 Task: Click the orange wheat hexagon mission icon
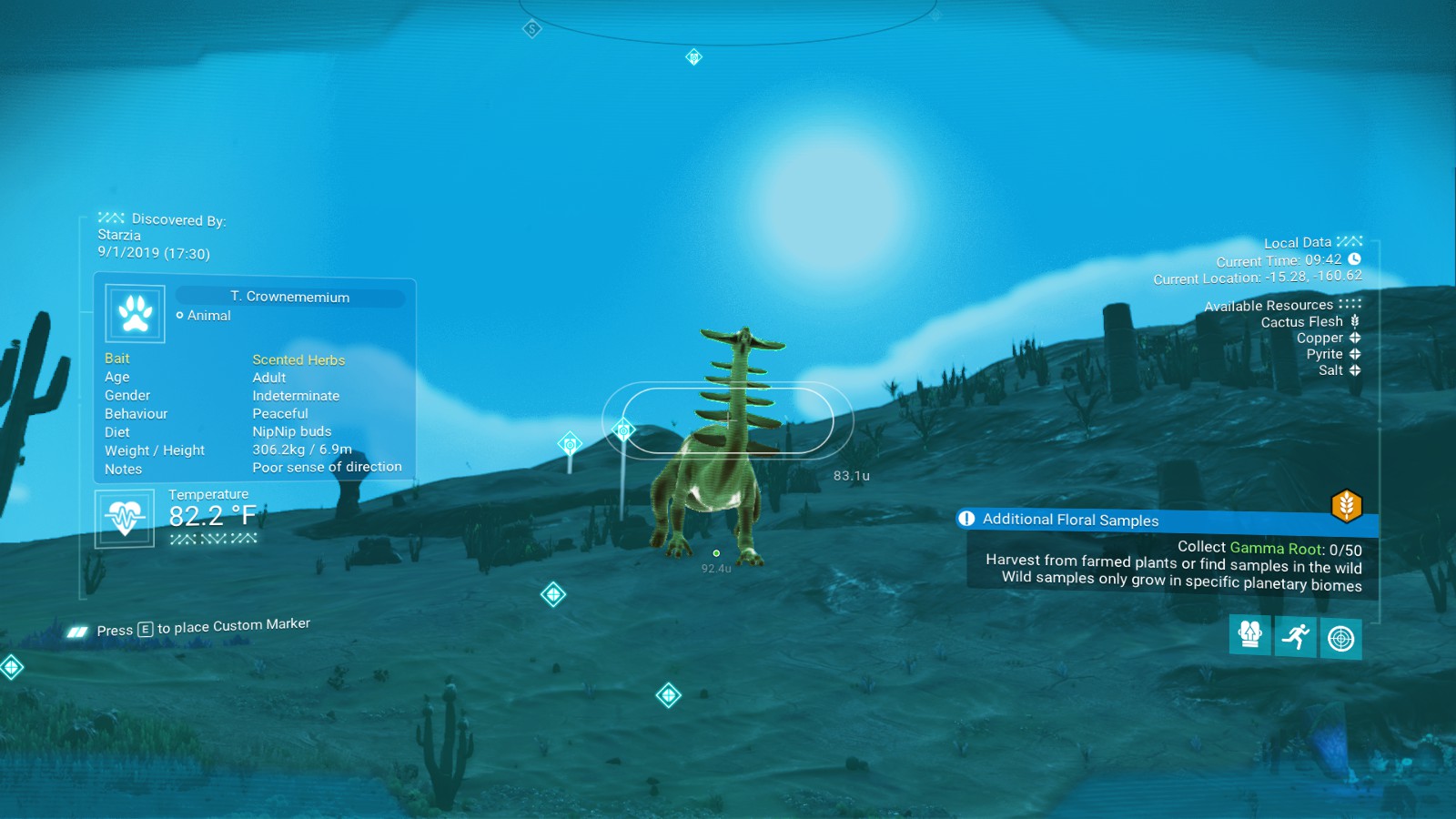pos(1346,505)
